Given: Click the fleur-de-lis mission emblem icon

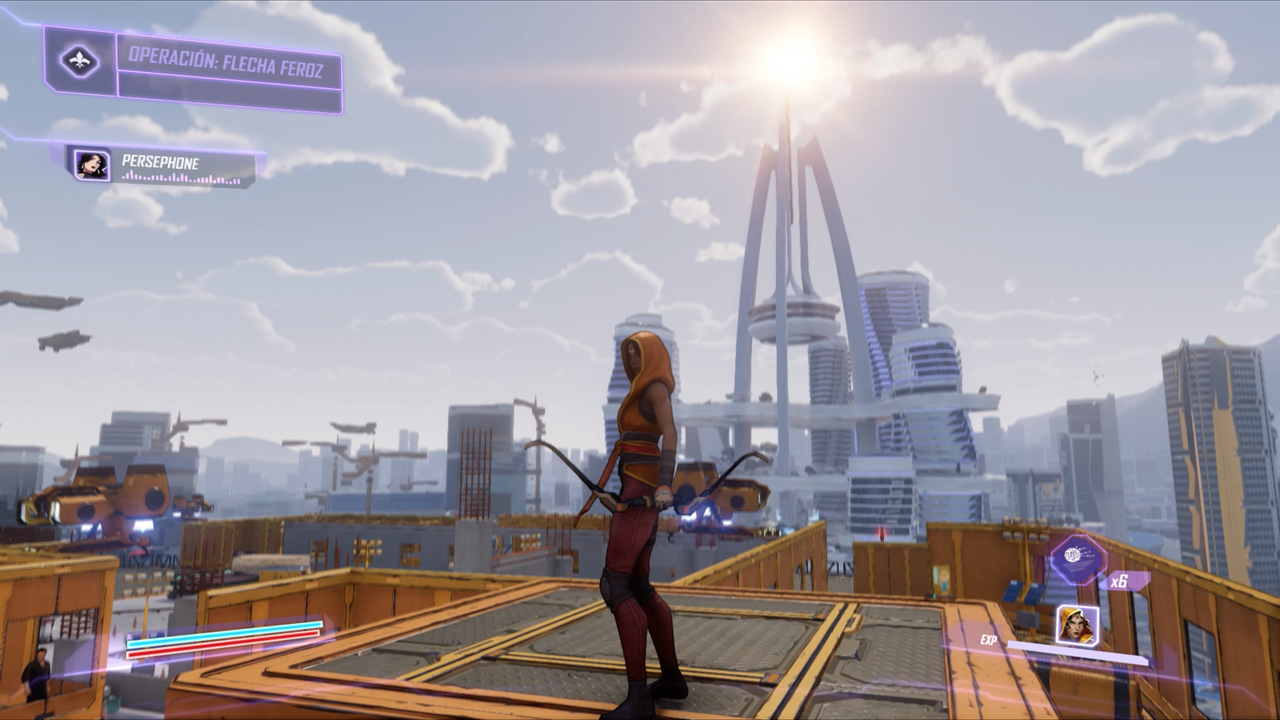Looking at the screenshot, I should click(80, 61).
